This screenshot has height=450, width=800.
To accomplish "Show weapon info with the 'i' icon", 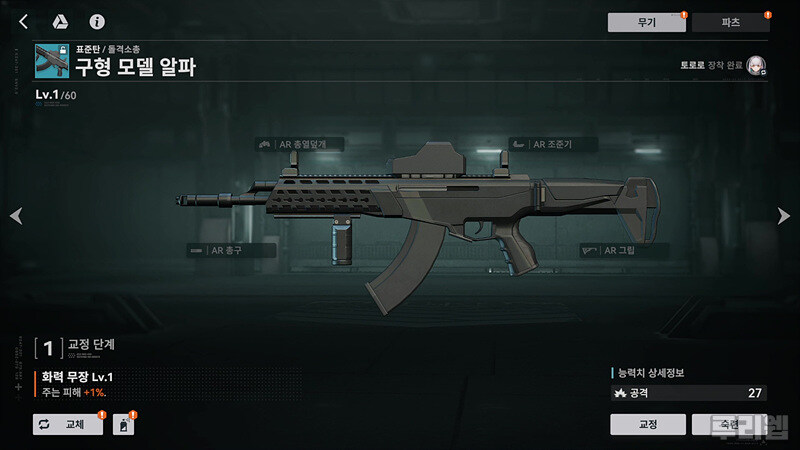I will point(97,21).
